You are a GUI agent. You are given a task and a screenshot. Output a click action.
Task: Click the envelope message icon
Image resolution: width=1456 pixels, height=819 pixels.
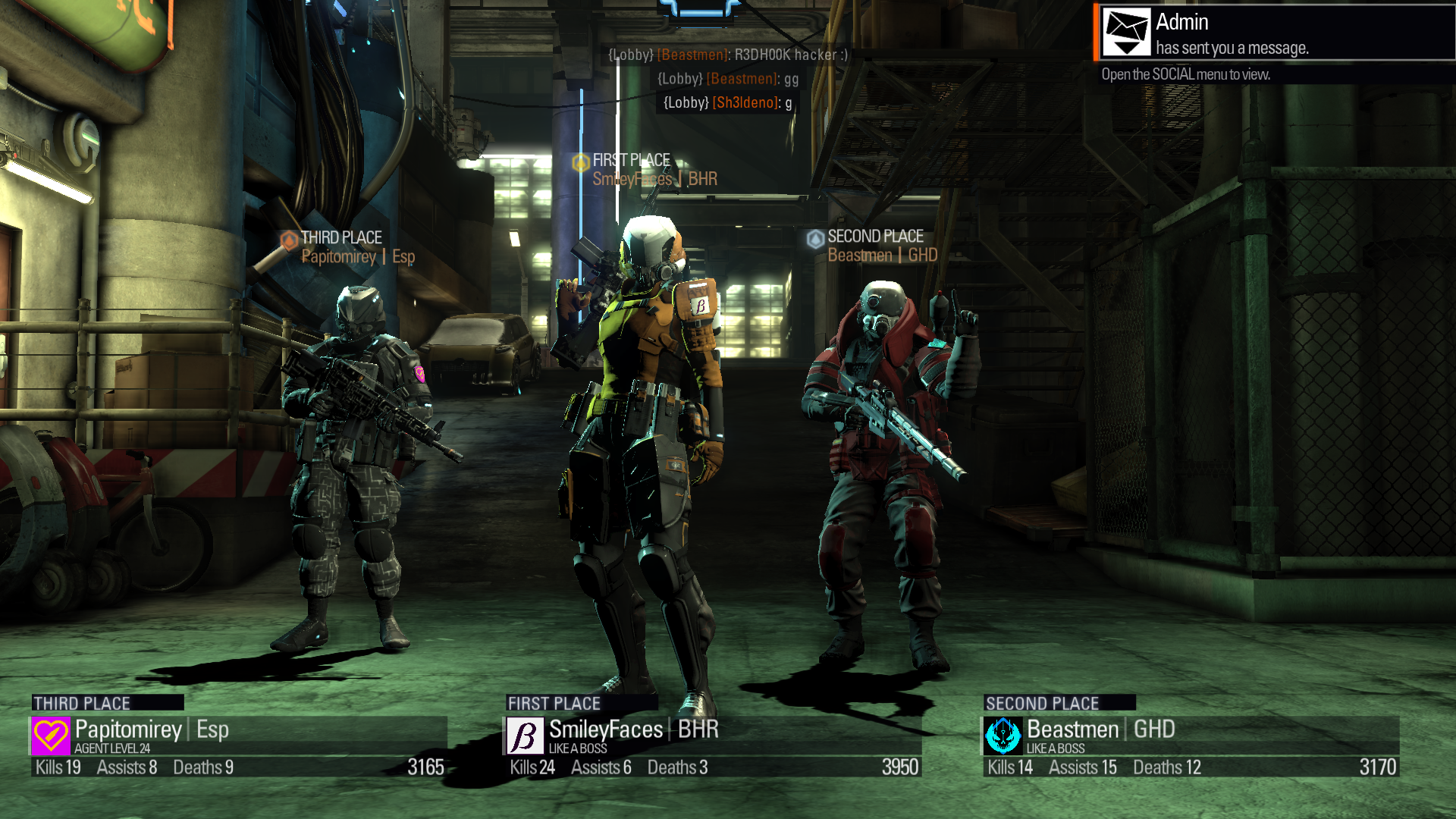coord(1126,32)
